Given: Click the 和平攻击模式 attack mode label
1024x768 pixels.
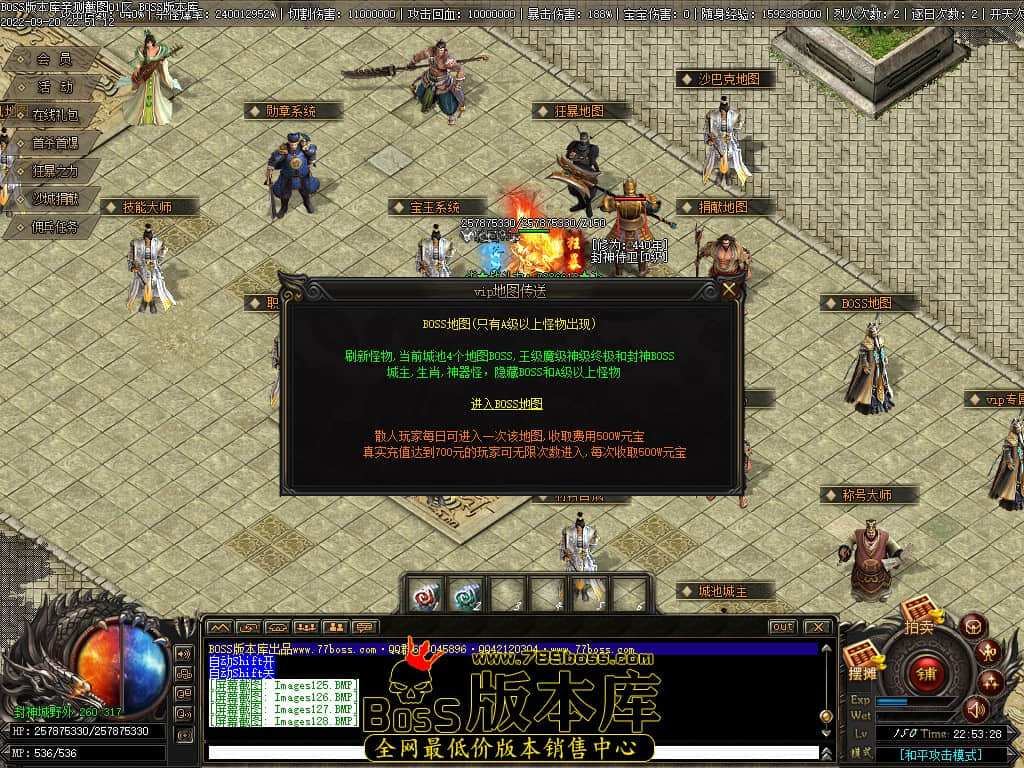Looking at the screenshot, I should tap(940, 755).
